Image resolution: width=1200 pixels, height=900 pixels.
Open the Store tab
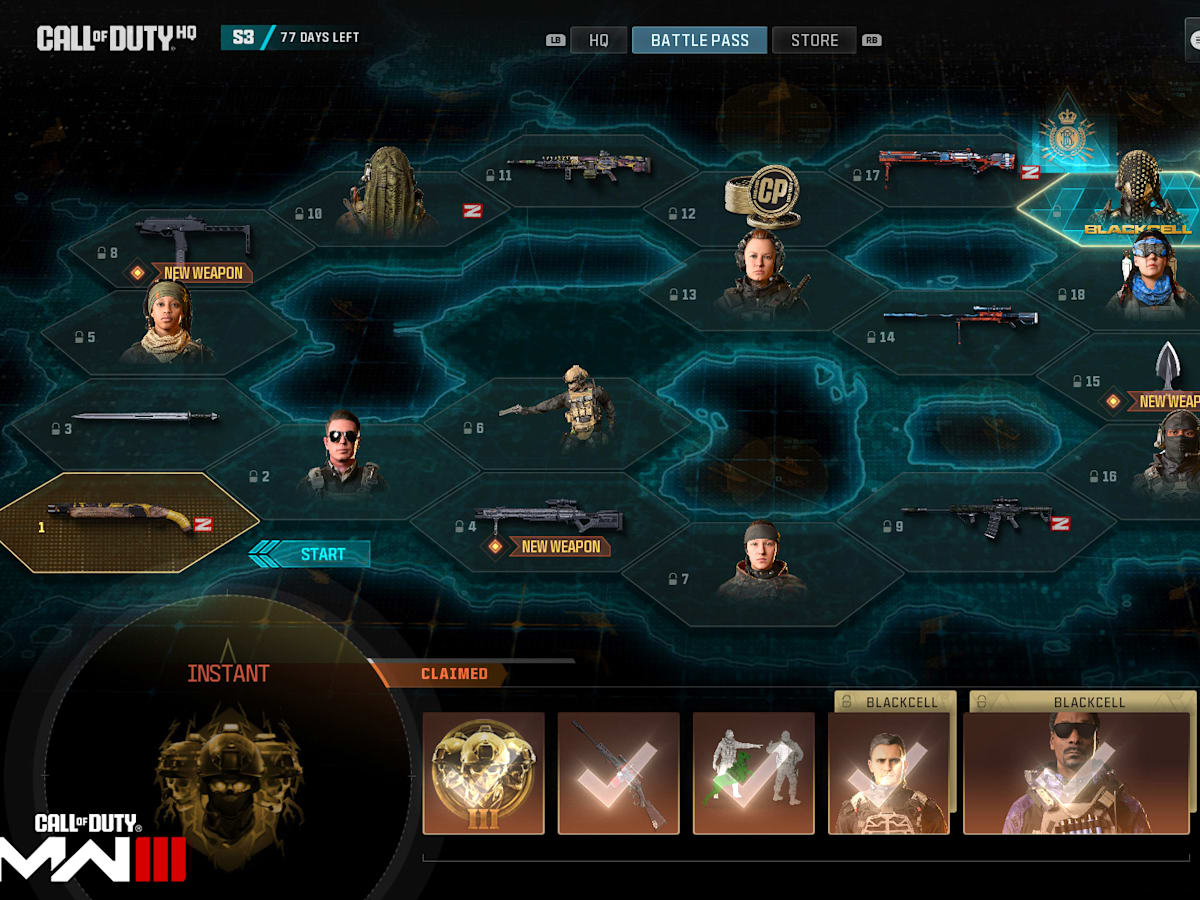tap(814, 40)
